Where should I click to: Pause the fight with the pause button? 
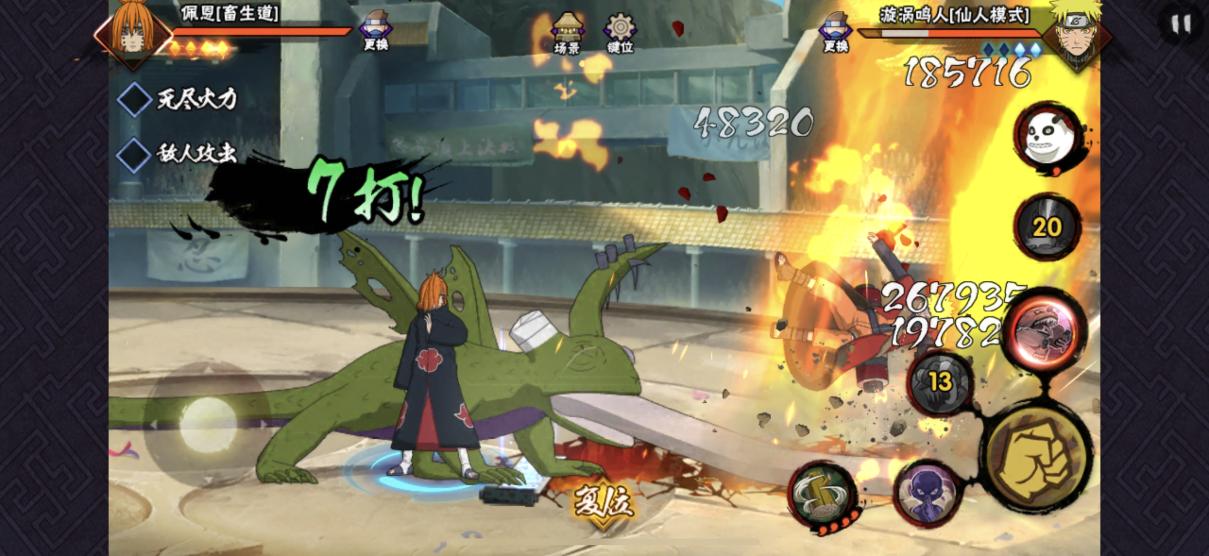coord(1181,24)
